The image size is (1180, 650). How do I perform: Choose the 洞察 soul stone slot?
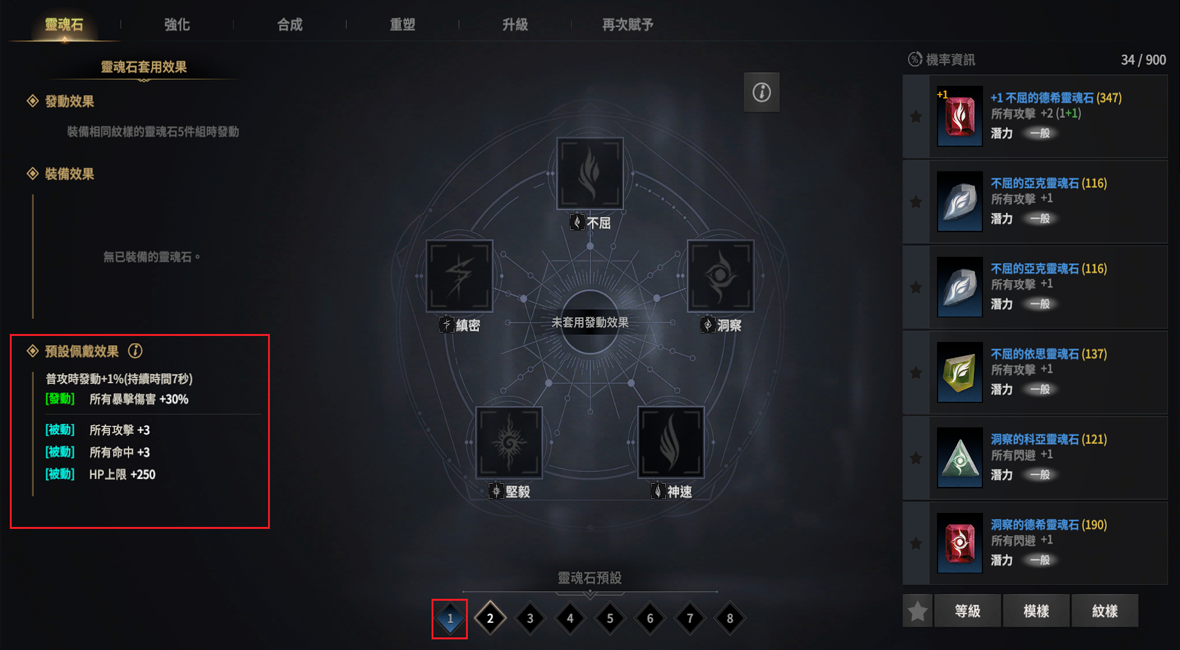(720, 275)
